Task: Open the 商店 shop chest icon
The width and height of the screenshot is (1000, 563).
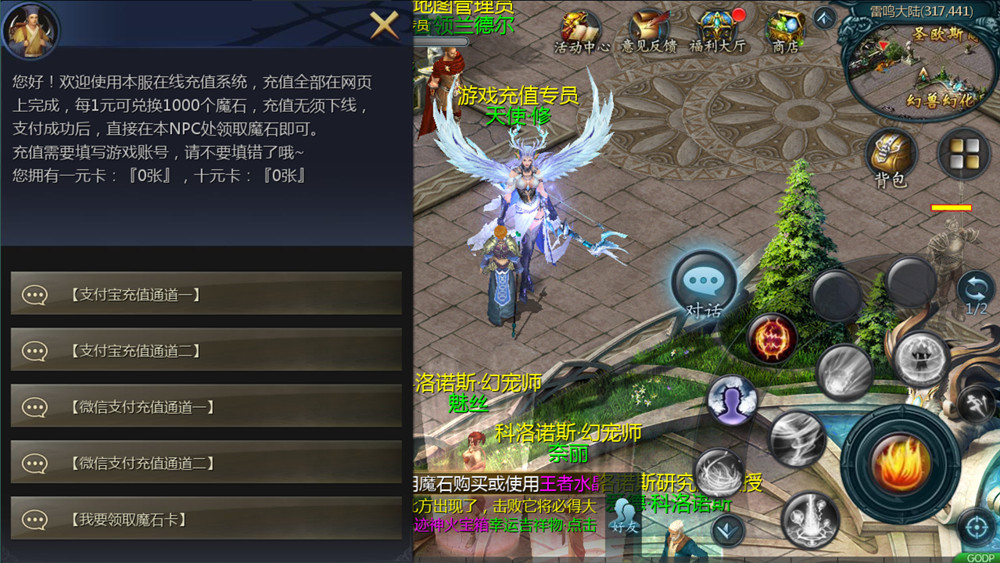Action: [785, 31]
